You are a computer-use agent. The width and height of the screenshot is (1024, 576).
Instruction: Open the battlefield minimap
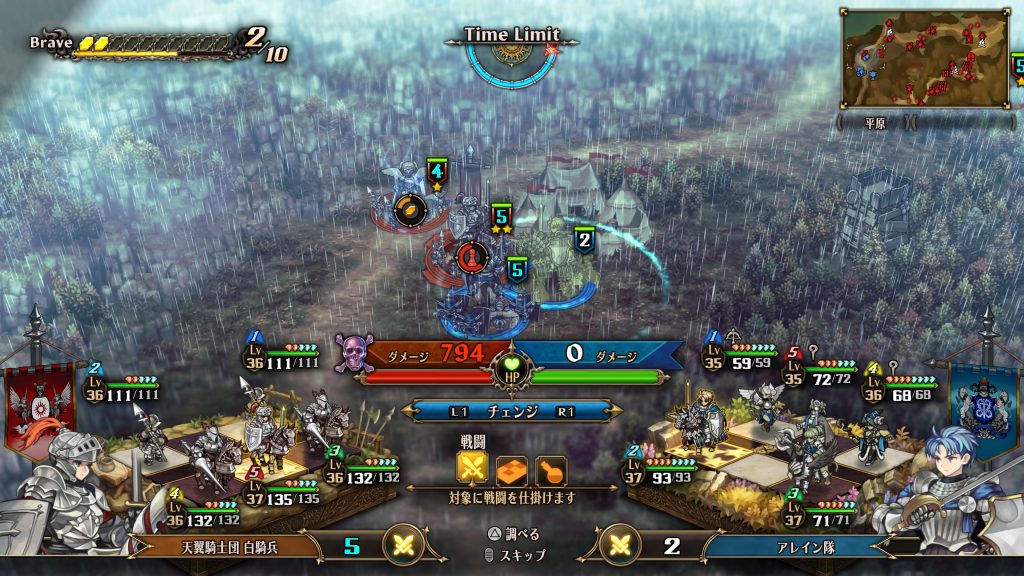tap(925, 59)
